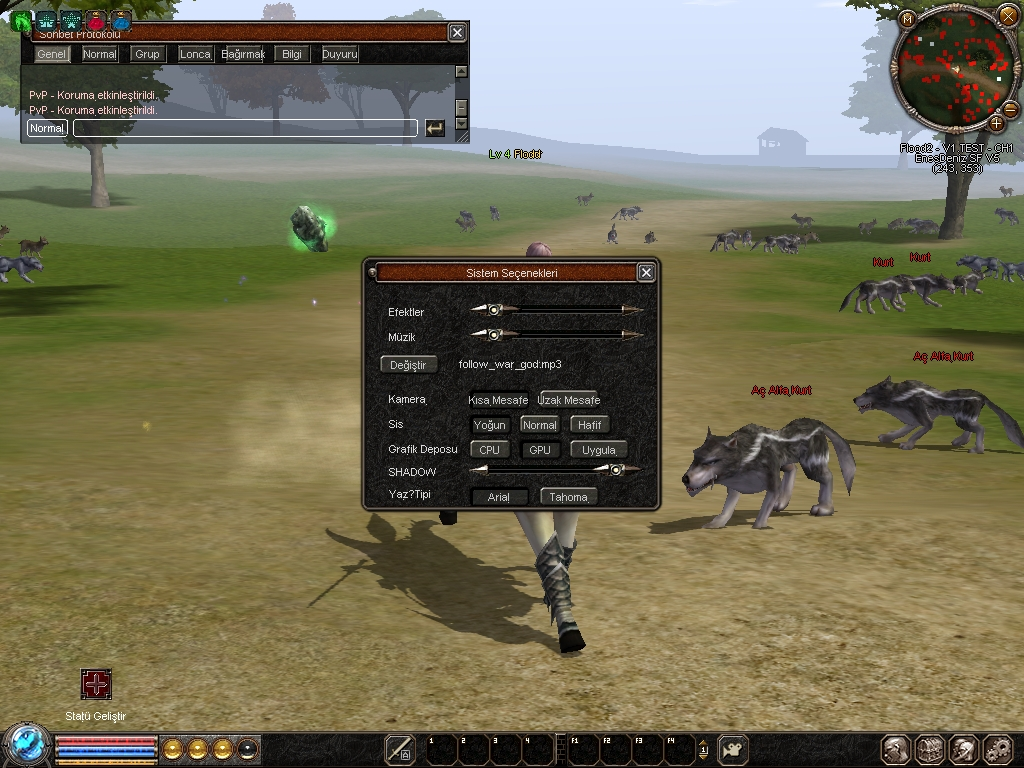Click the SHADOW slider handle

click(x=616, y=469)
